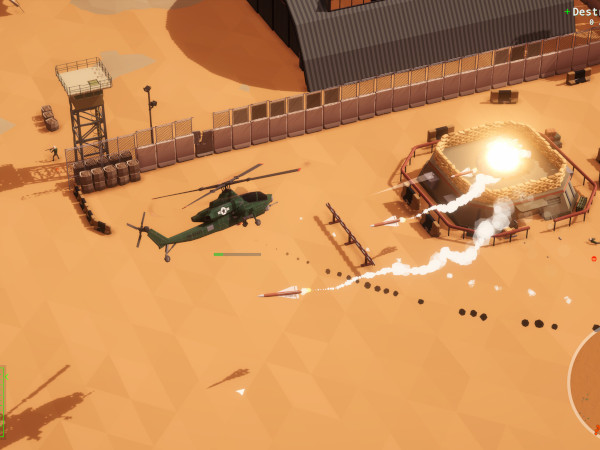
Task: Select the Destroy objective tracker
Action: 583,13
